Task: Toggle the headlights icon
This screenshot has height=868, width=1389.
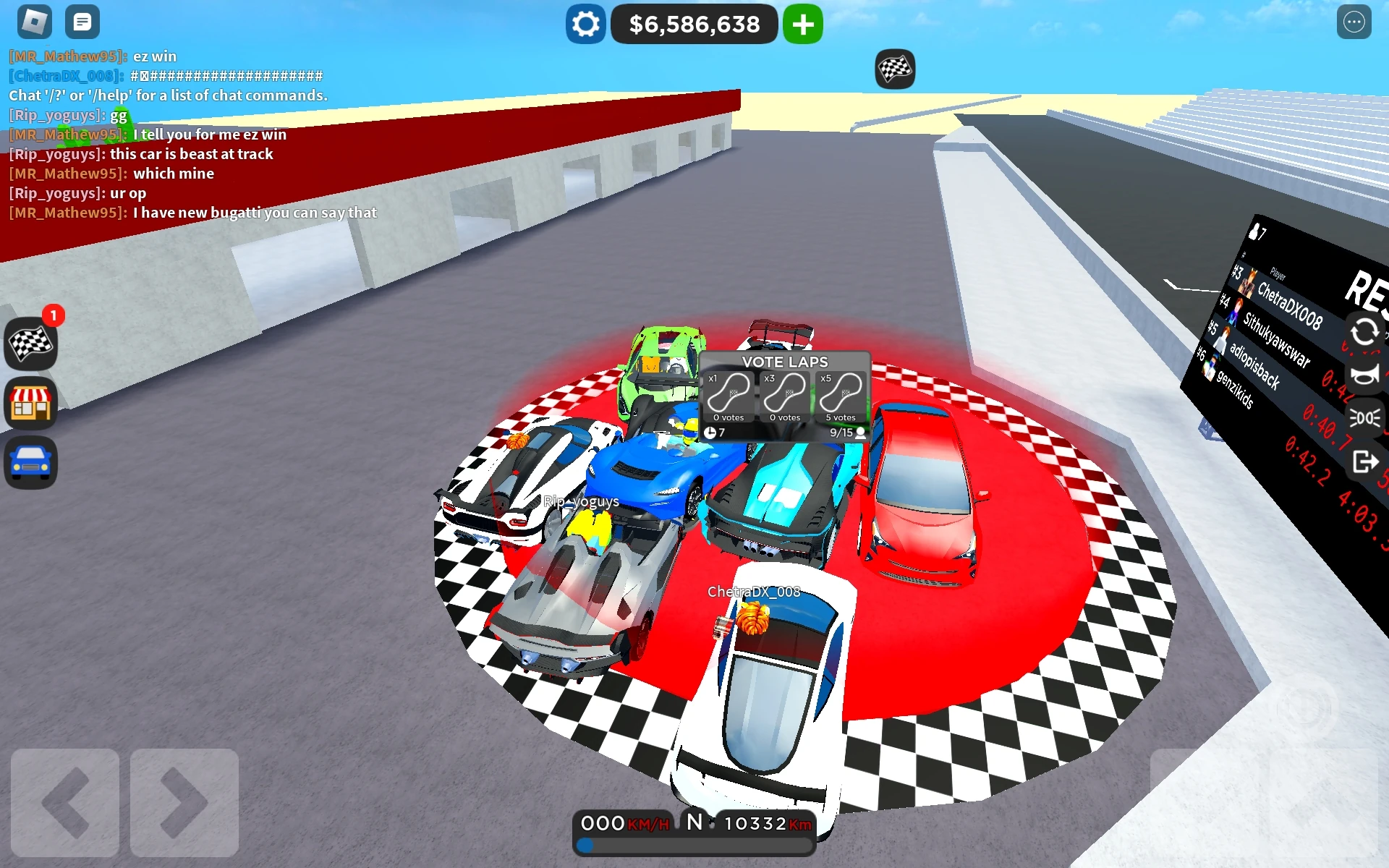Action: pos(1365,417)
